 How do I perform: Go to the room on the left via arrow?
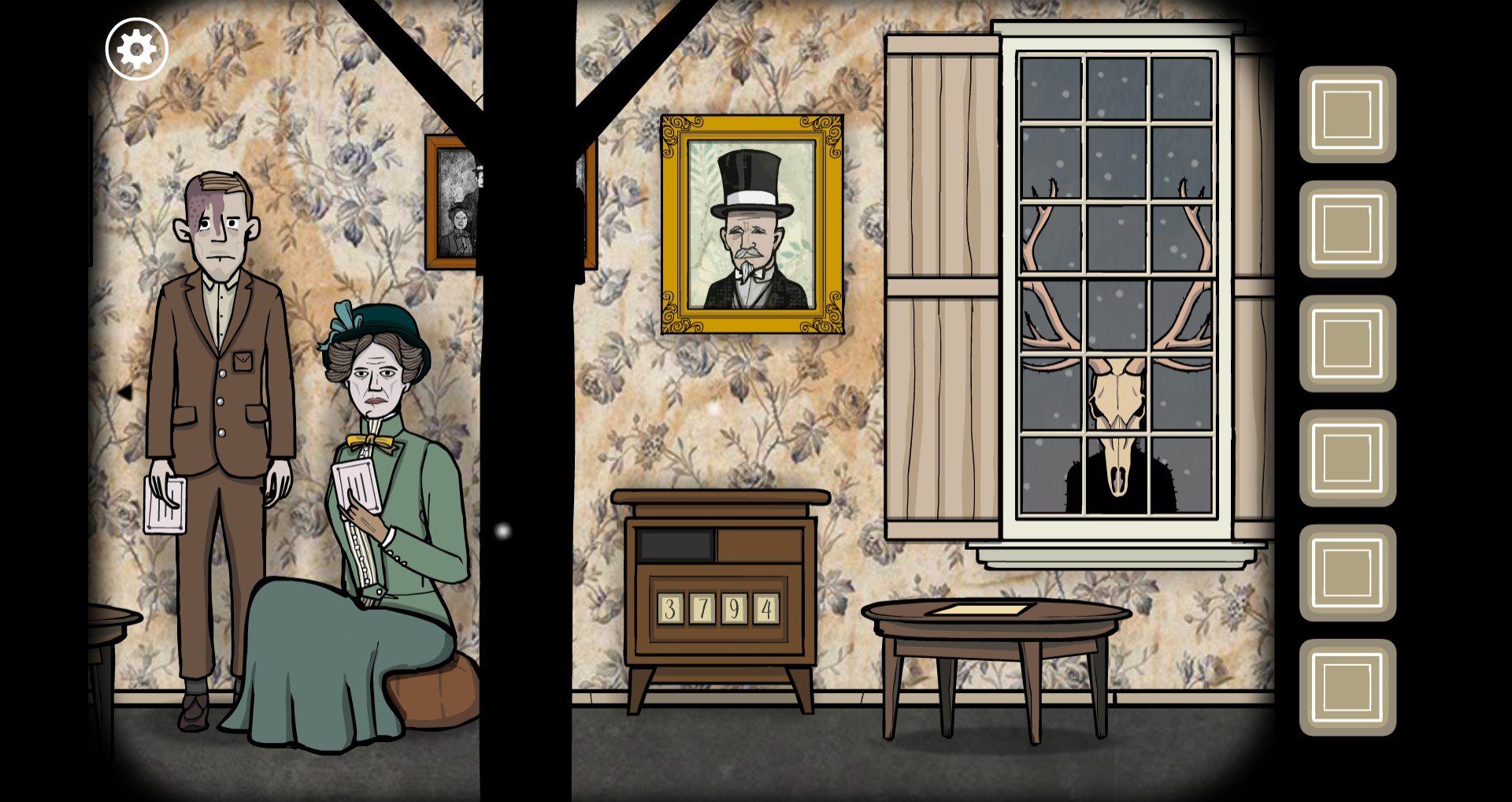point(124,391)
